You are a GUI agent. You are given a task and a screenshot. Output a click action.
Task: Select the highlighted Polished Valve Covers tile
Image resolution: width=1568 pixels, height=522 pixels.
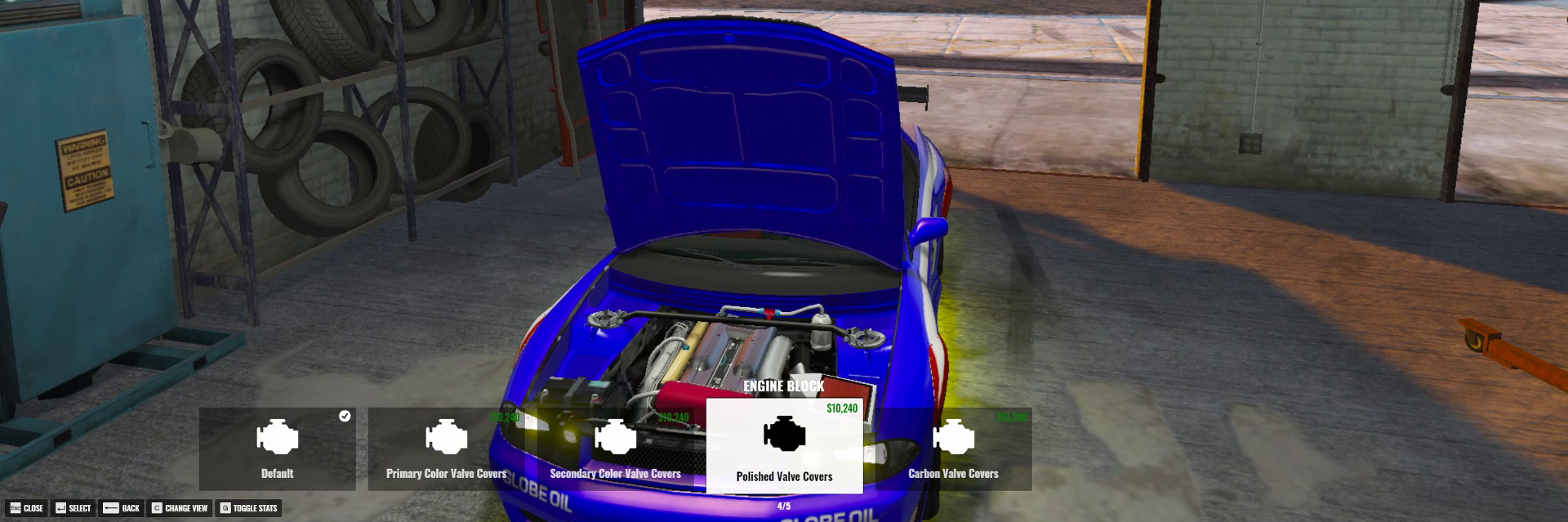pyautogui.click(x=784, y=446)
